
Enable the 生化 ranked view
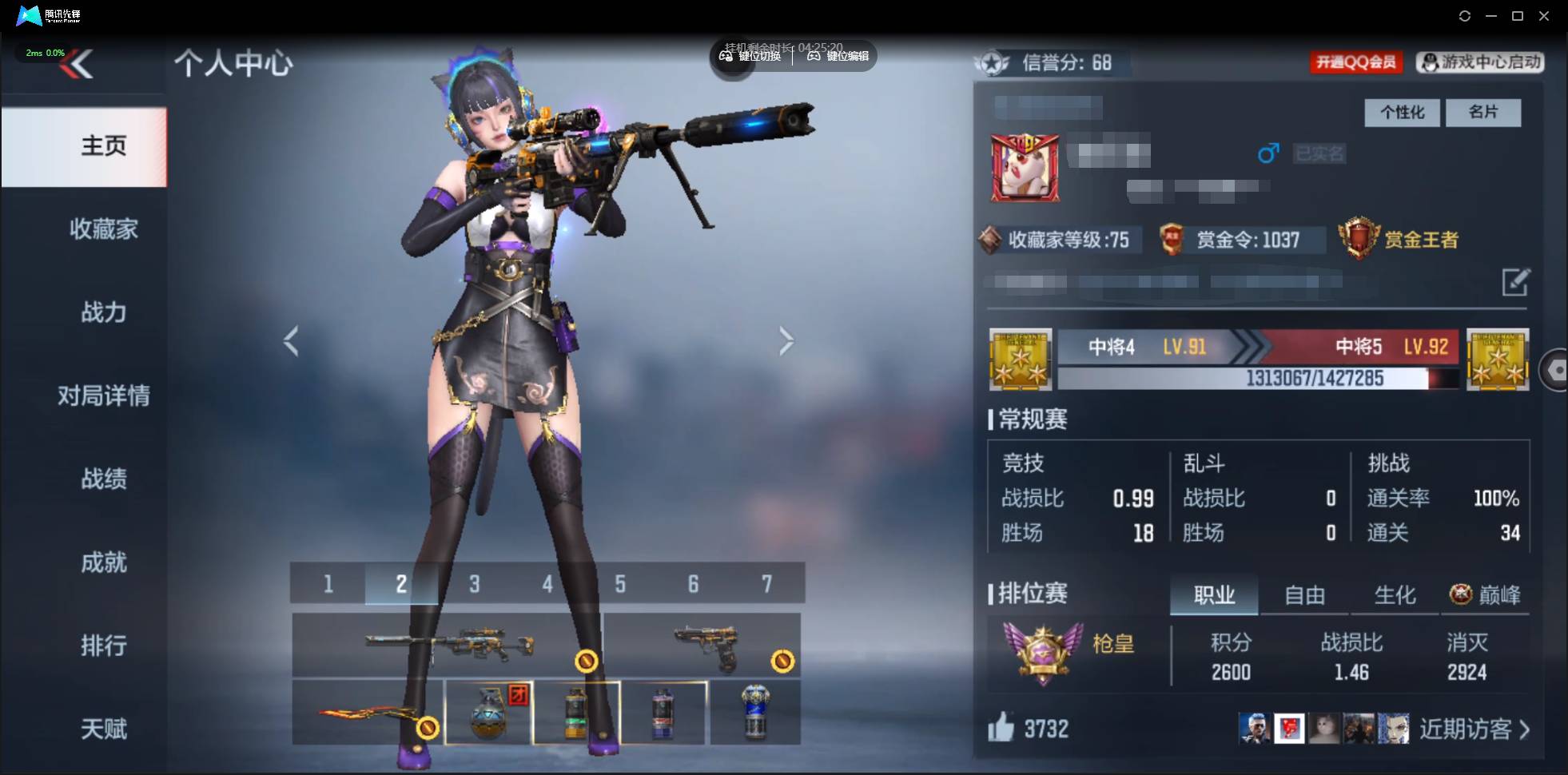click(1394, 594)
